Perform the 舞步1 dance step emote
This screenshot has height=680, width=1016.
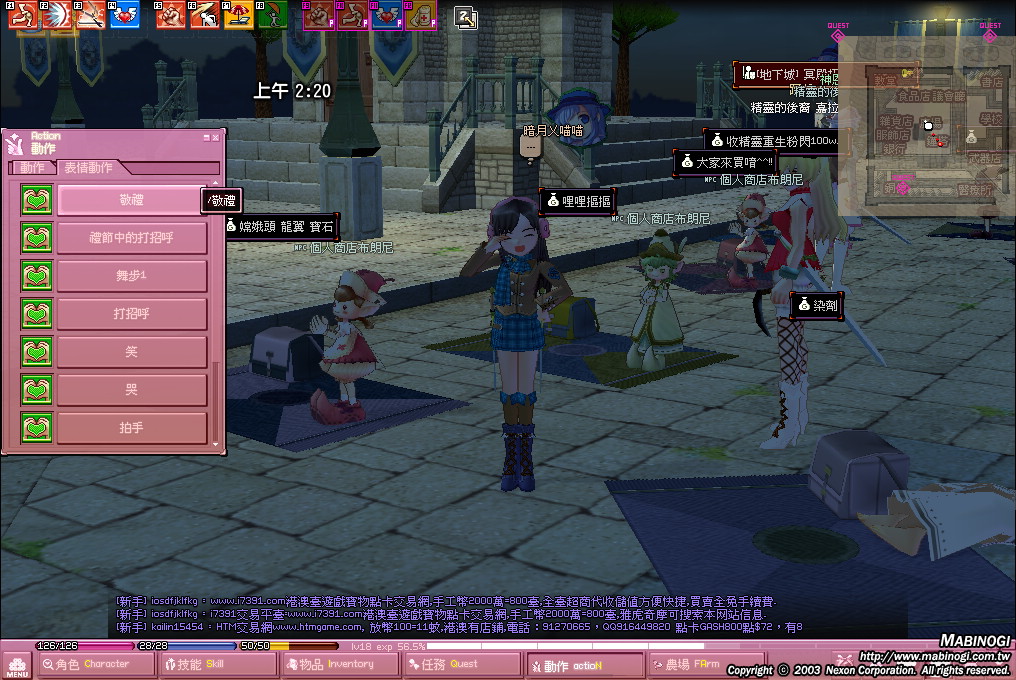131,276
